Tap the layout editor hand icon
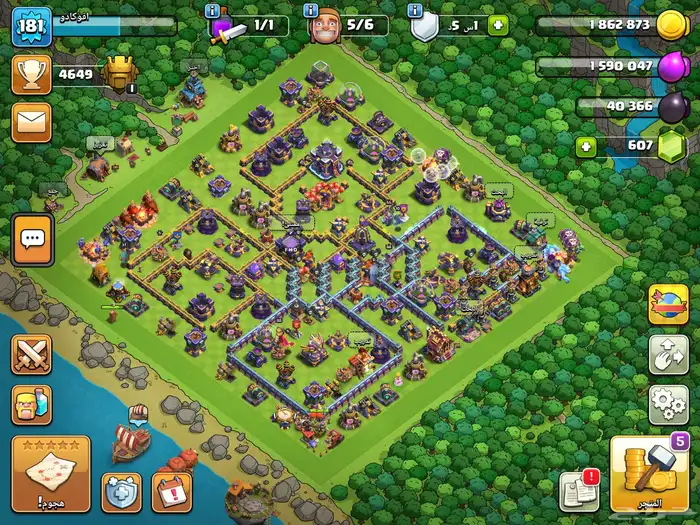The height and width of the screenshot is (525, 700). pyautogui.click(x=669, y=354)
